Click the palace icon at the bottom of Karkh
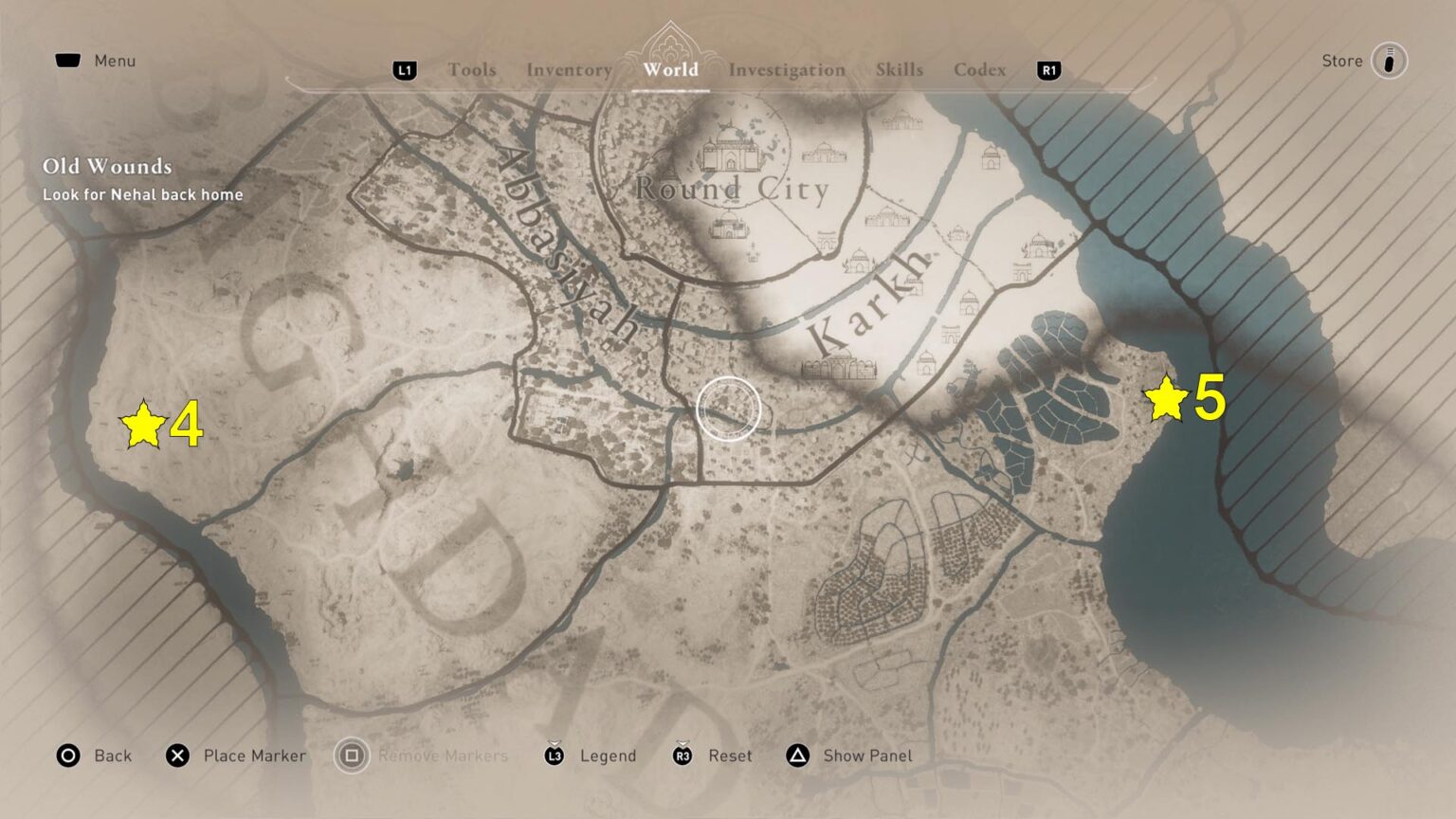 [x=839, y=368]
